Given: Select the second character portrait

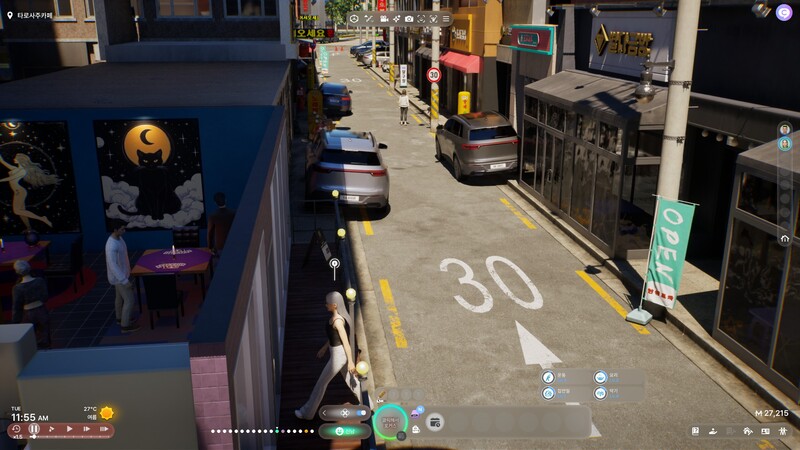Looking at the screenshot, I should point(785,144).
